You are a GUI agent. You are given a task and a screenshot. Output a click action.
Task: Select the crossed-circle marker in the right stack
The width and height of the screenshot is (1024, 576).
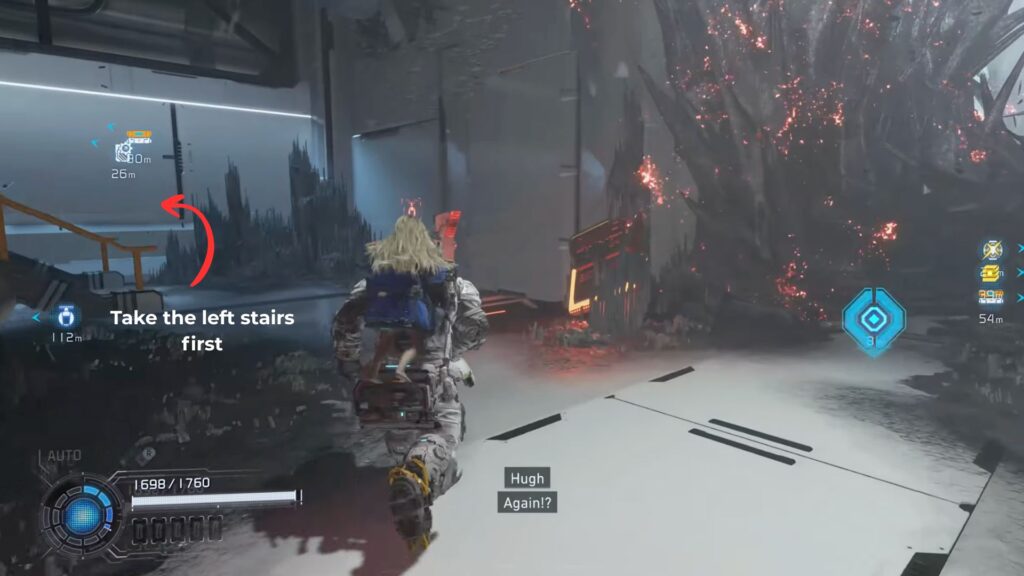(x=991, y=250)
